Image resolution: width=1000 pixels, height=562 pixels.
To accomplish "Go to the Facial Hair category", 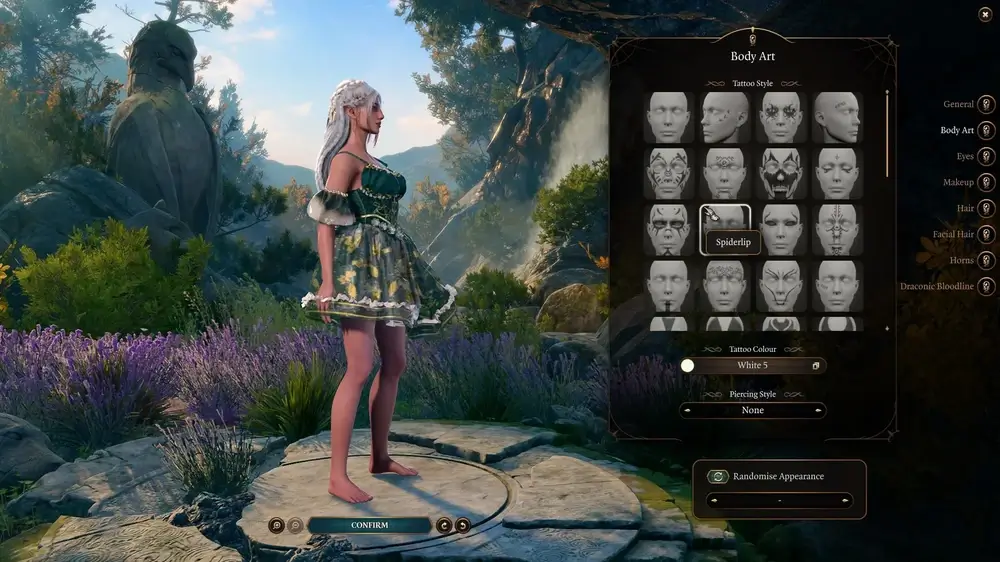I will 986,234.
